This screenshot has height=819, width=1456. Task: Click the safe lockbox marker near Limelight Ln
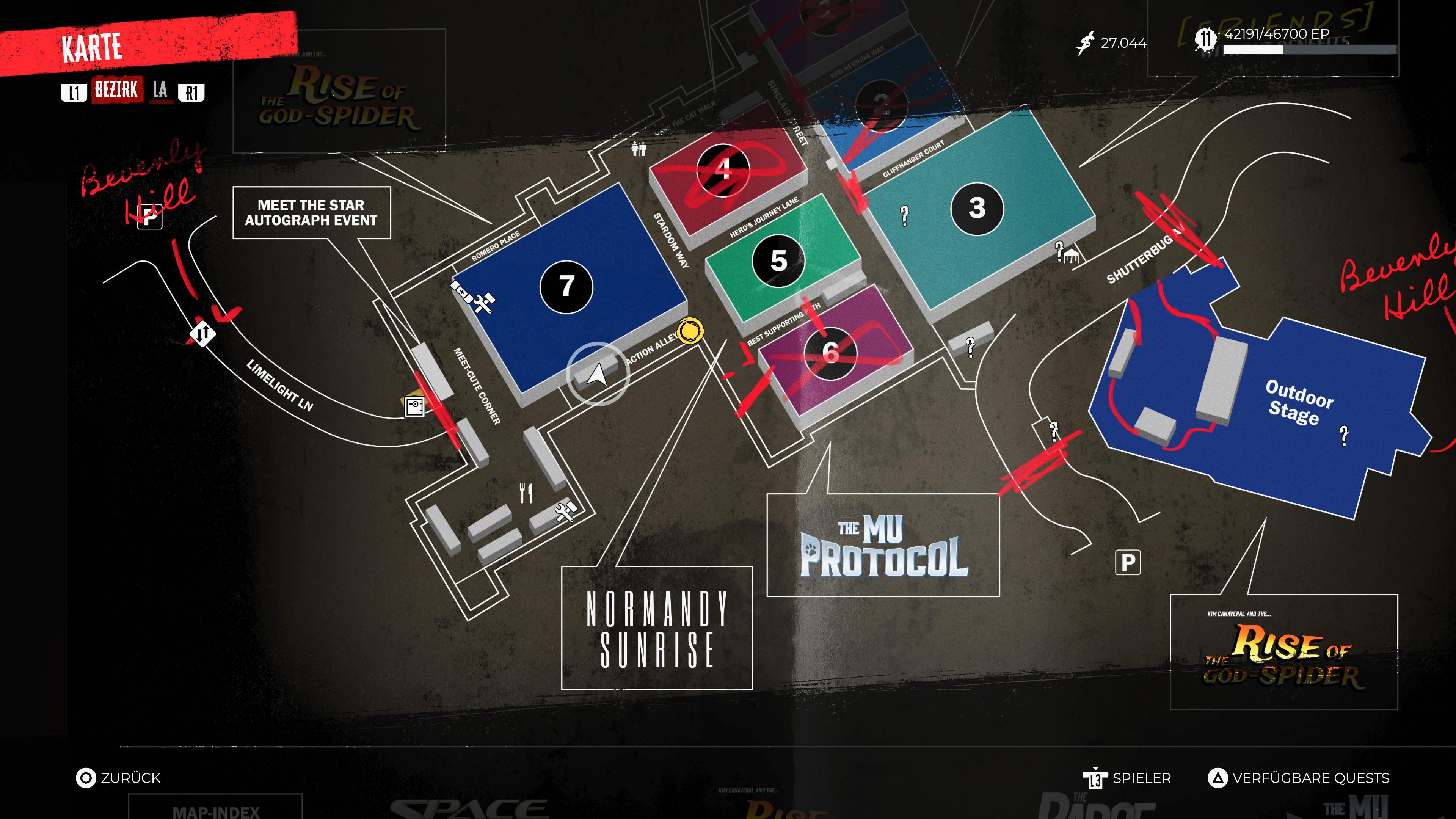click(x=414, y=406)
